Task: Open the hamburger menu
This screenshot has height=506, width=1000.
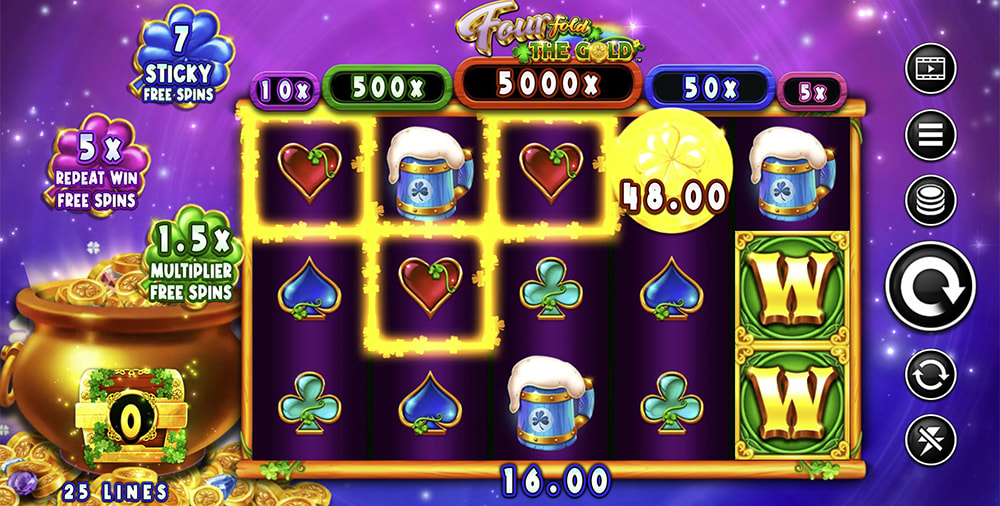Action: click(930, 134)
